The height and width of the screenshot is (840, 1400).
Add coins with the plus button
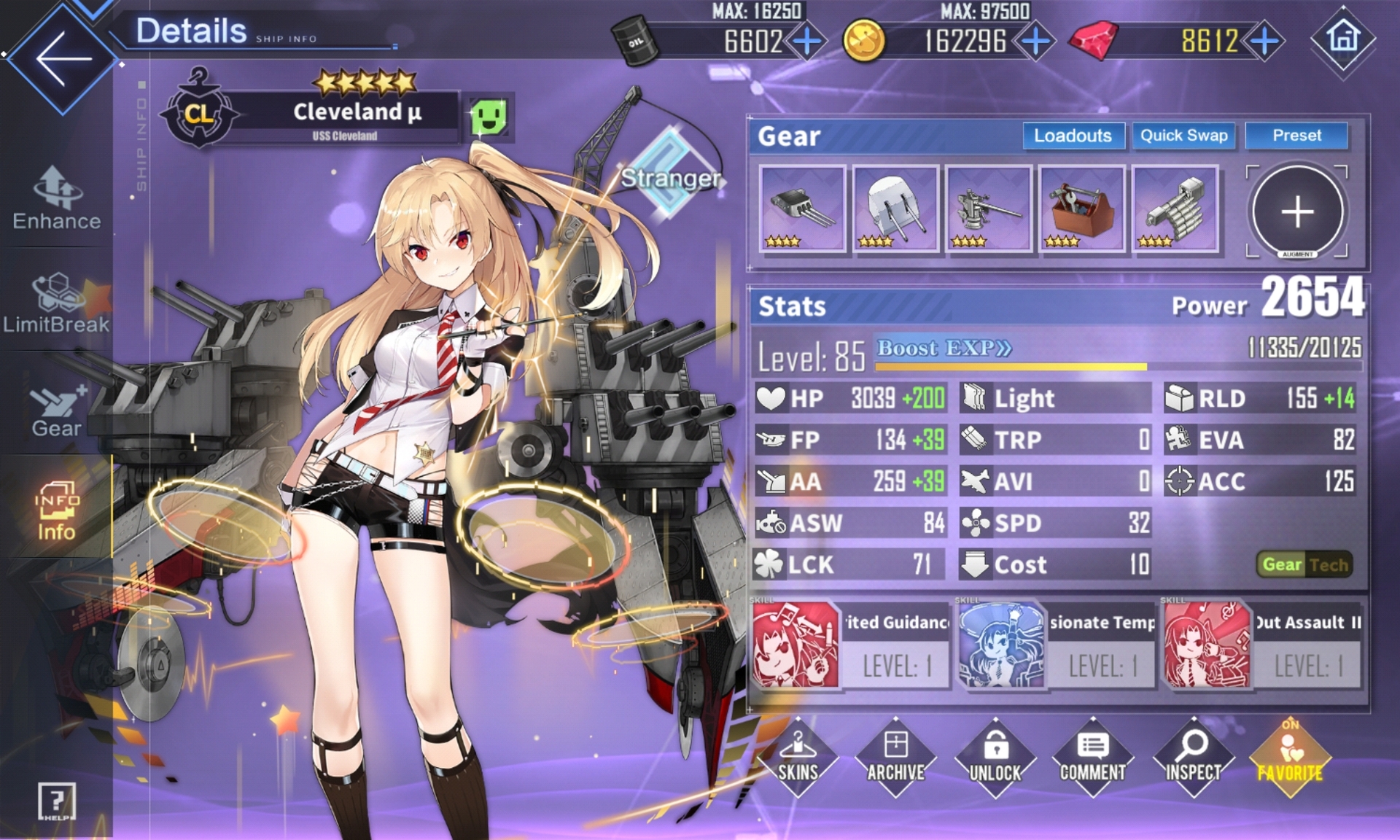point(1035,42)
